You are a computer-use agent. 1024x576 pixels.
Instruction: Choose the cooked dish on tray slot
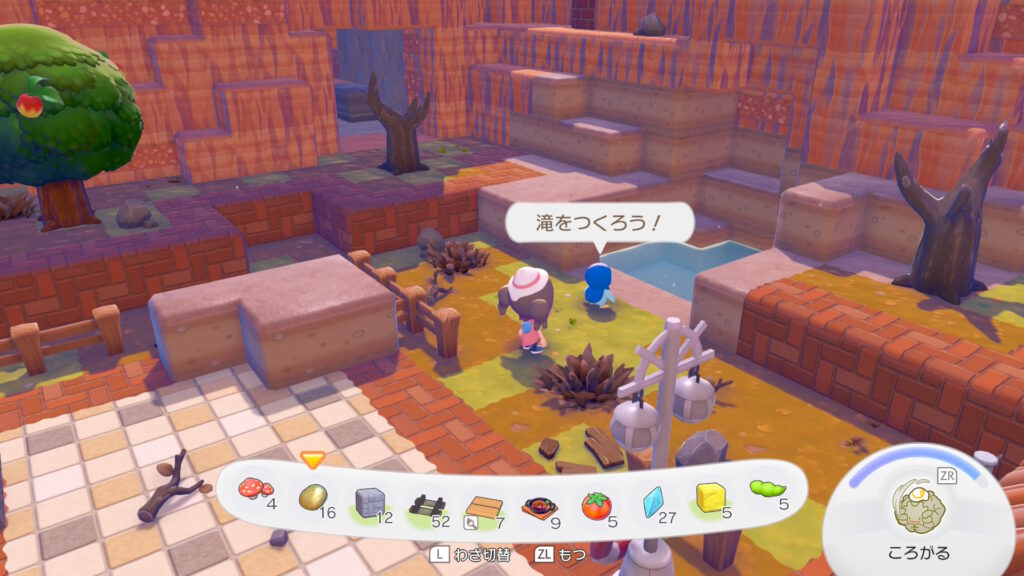pyautogui.click(x=537, y=506)
